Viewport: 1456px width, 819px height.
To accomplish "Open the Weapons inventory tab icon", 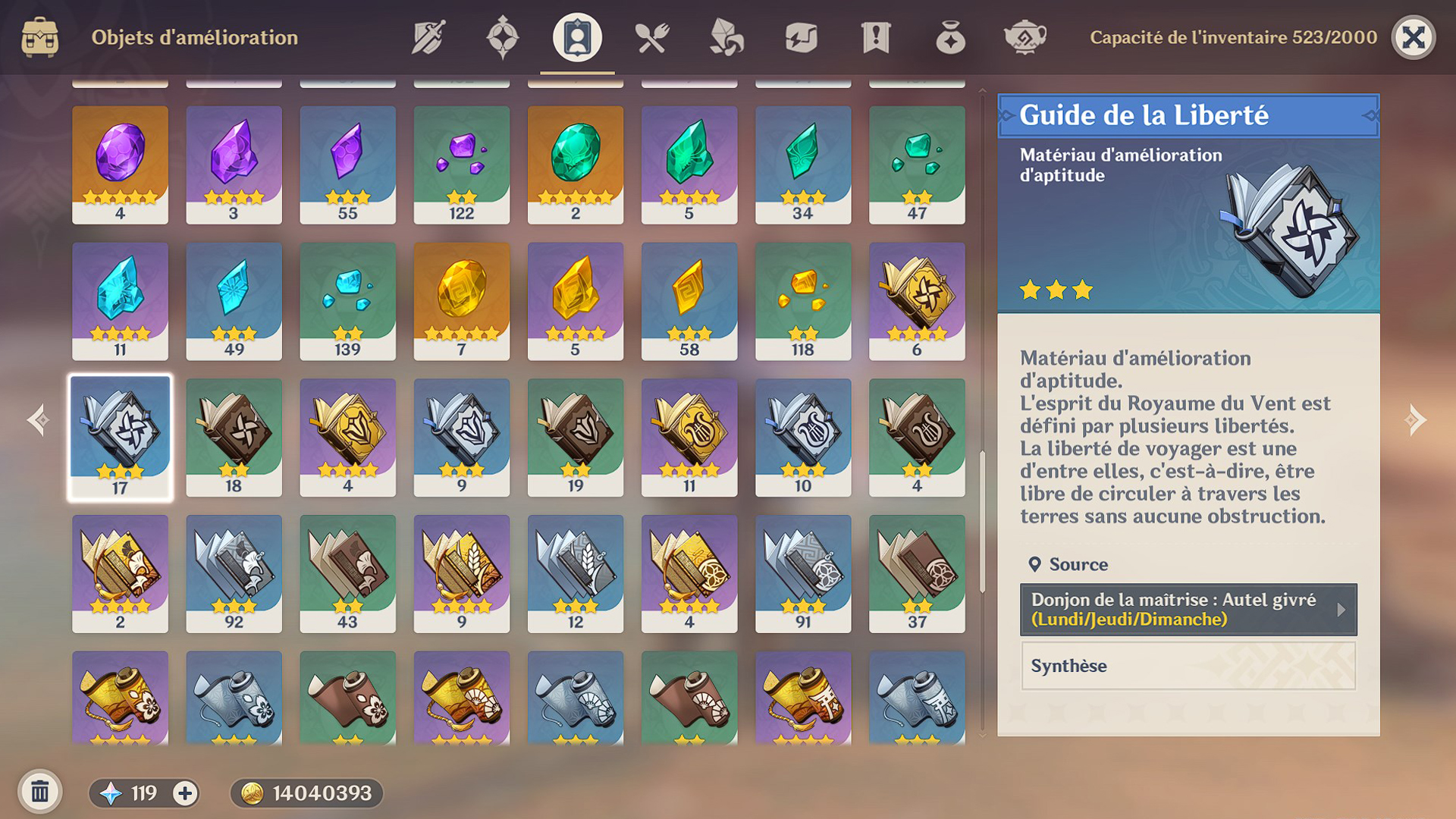I will tap(427, 37).
